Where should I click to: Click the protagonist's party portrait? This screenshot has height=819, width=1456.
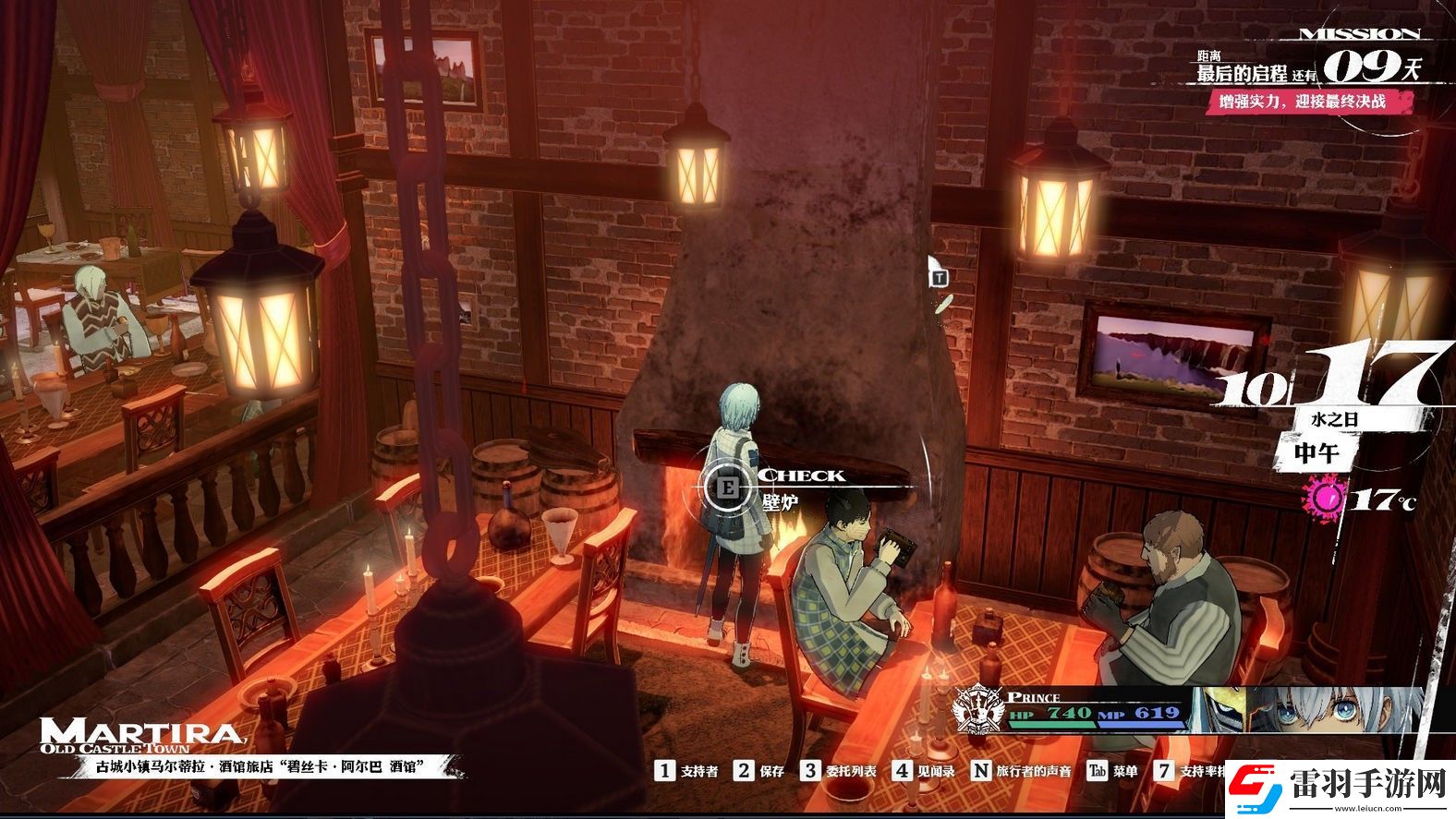[1305, 710]
